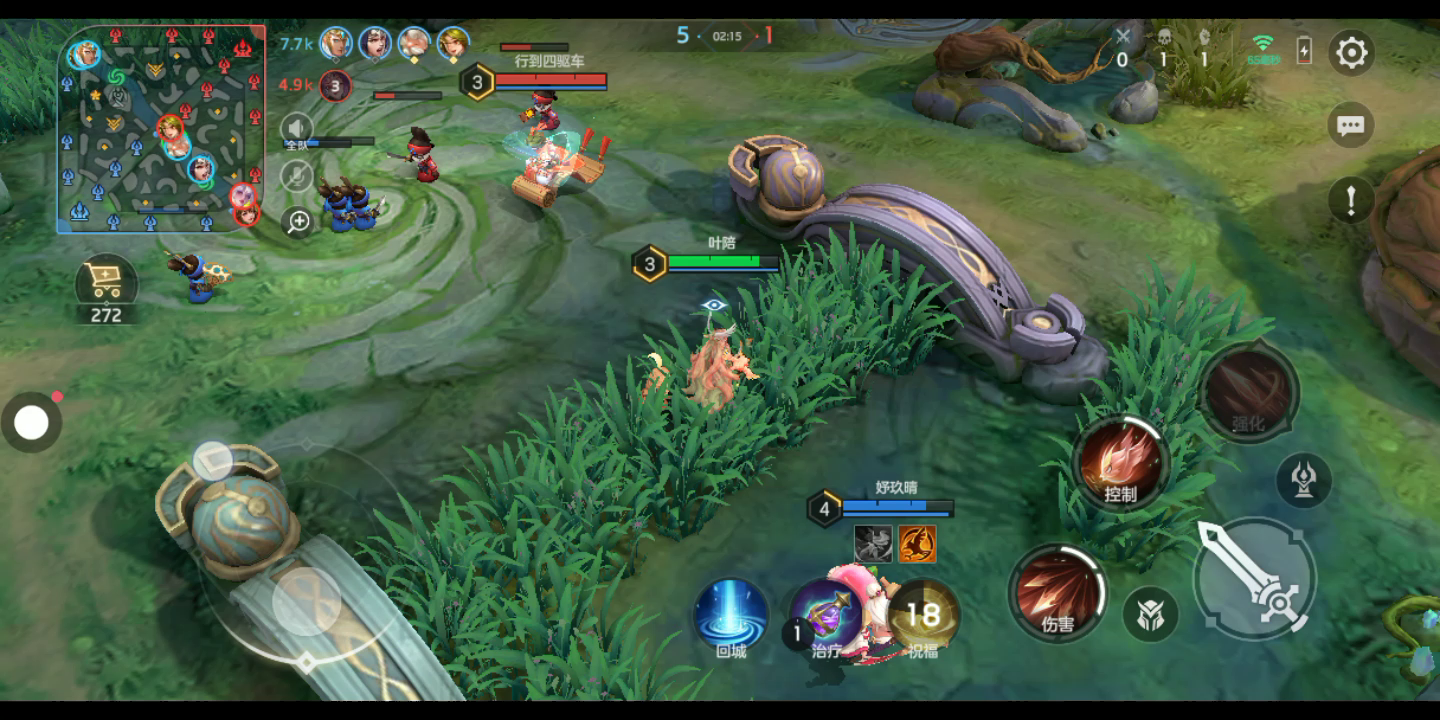Use the 回城 recall ability
The width and height of the screenshot is (1440, 720).
[x=731, y=614]
